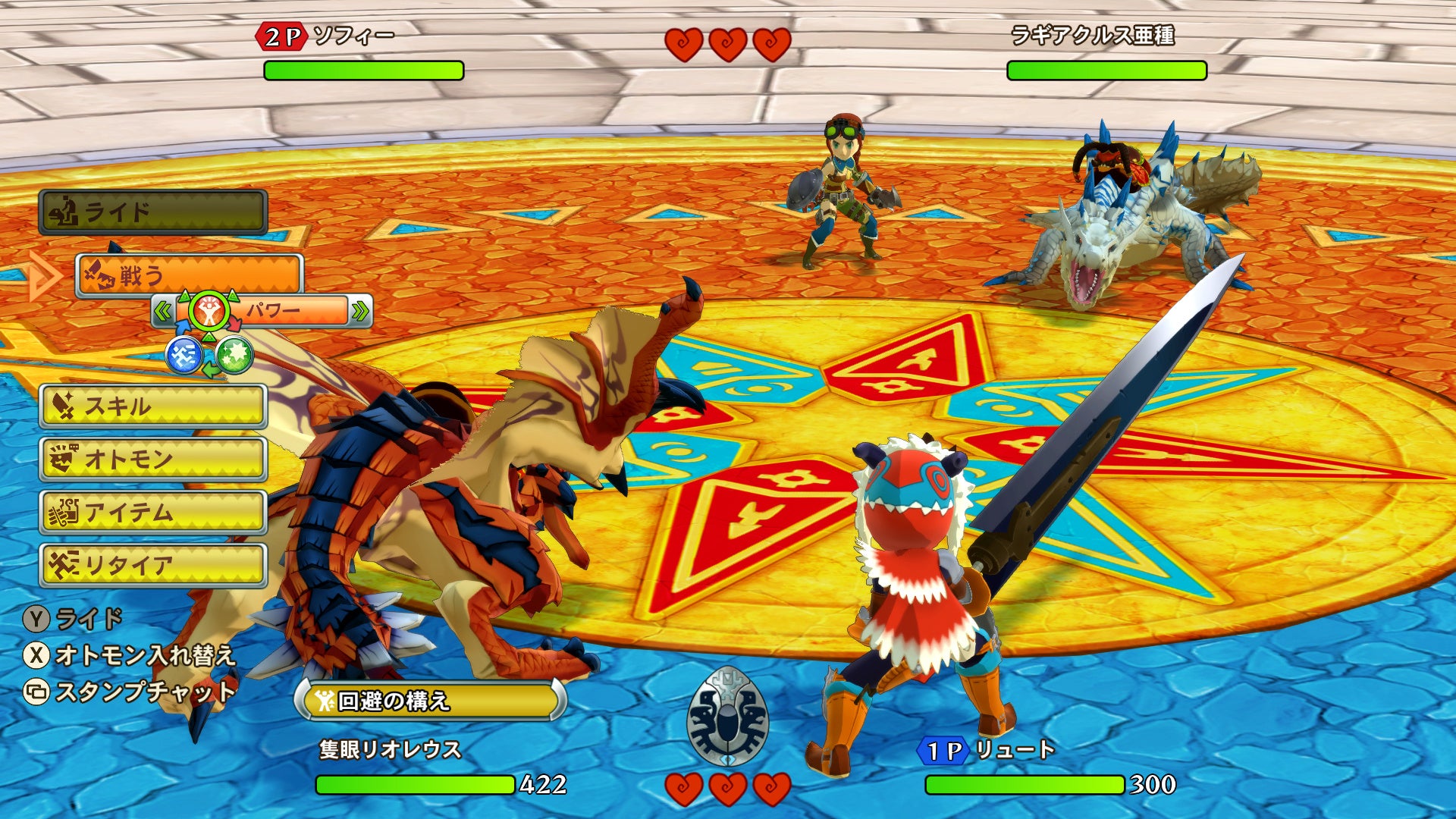1456x819 pixels.
Task: Open the スキル (Skill) menu
Action: [153, 406]
